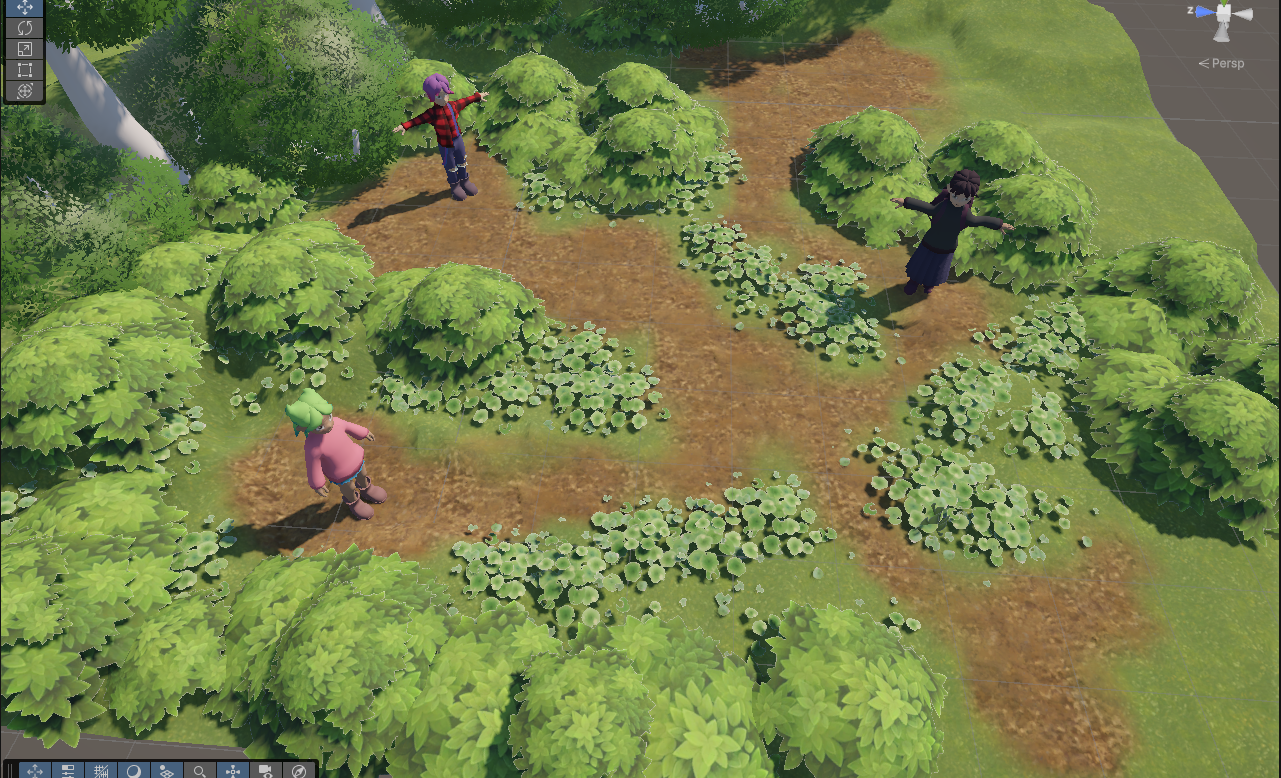Click the layered sliders icon in bottom toolbar
1281x778 pixels.
[x=68, y=771]
